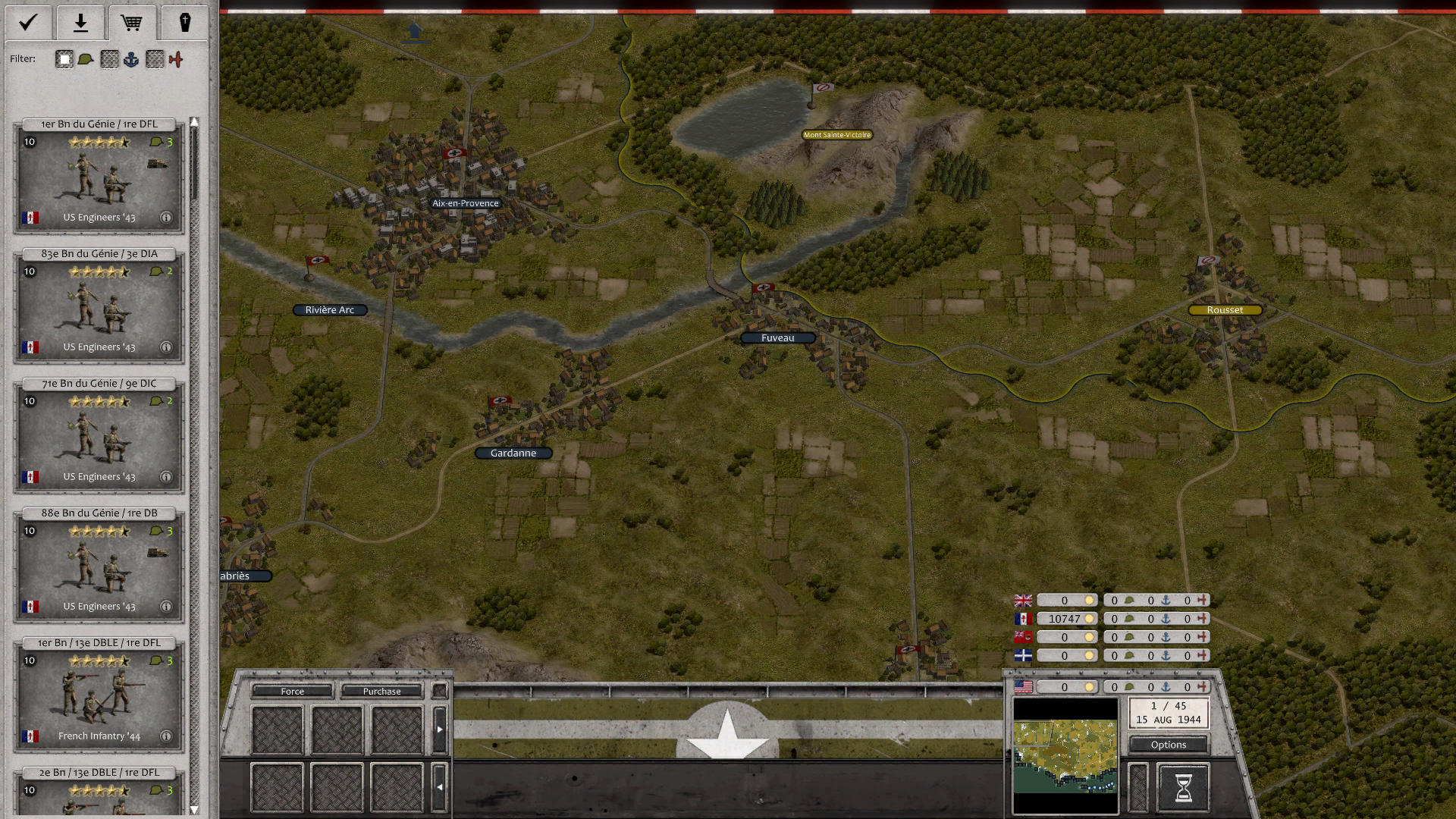The image size is (1456, 819).
Task: Click the info icon on 1er Bn du Génie card
Action: click(x=167, y=217)
